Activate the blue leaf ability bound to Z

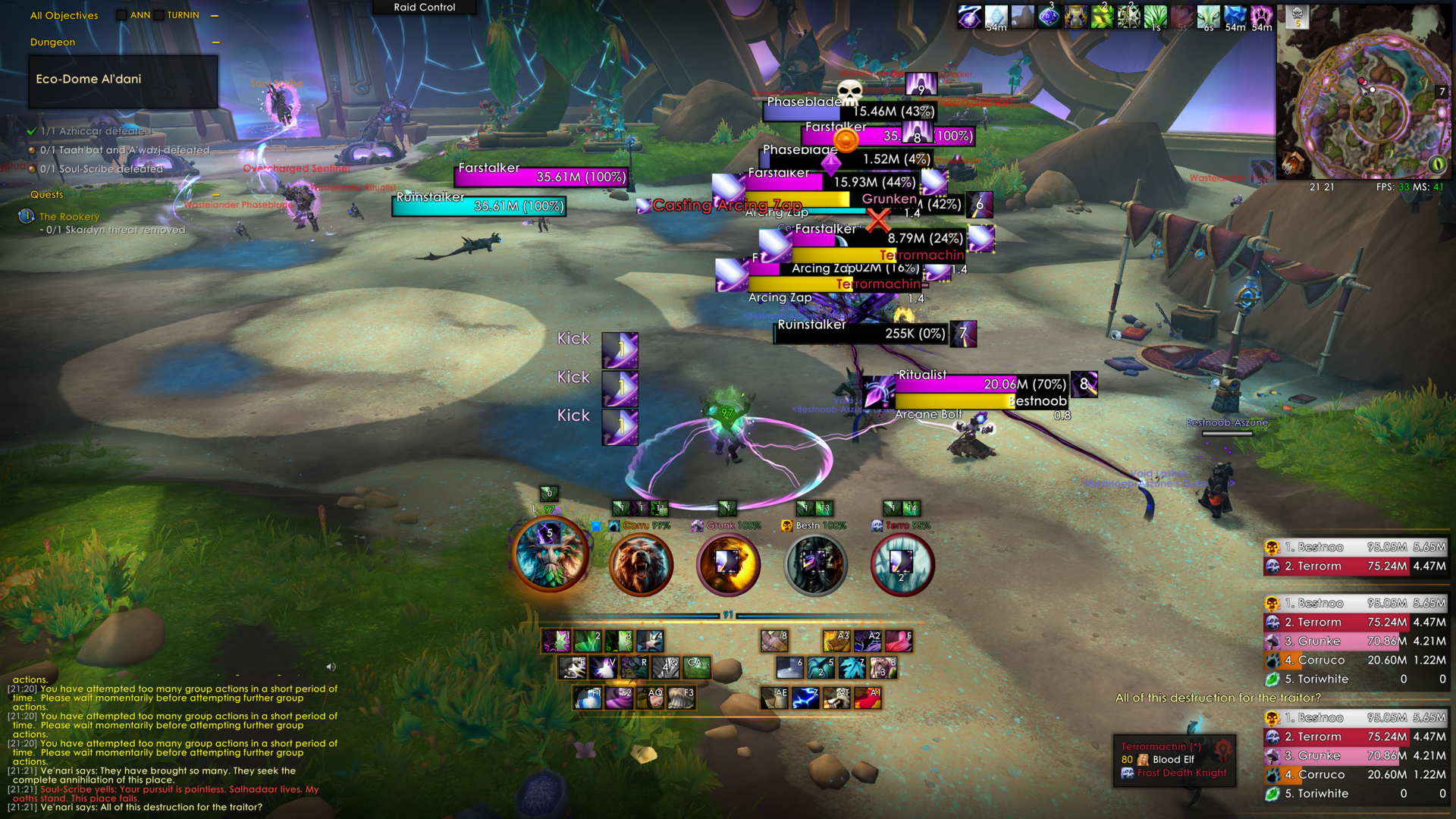852,667
